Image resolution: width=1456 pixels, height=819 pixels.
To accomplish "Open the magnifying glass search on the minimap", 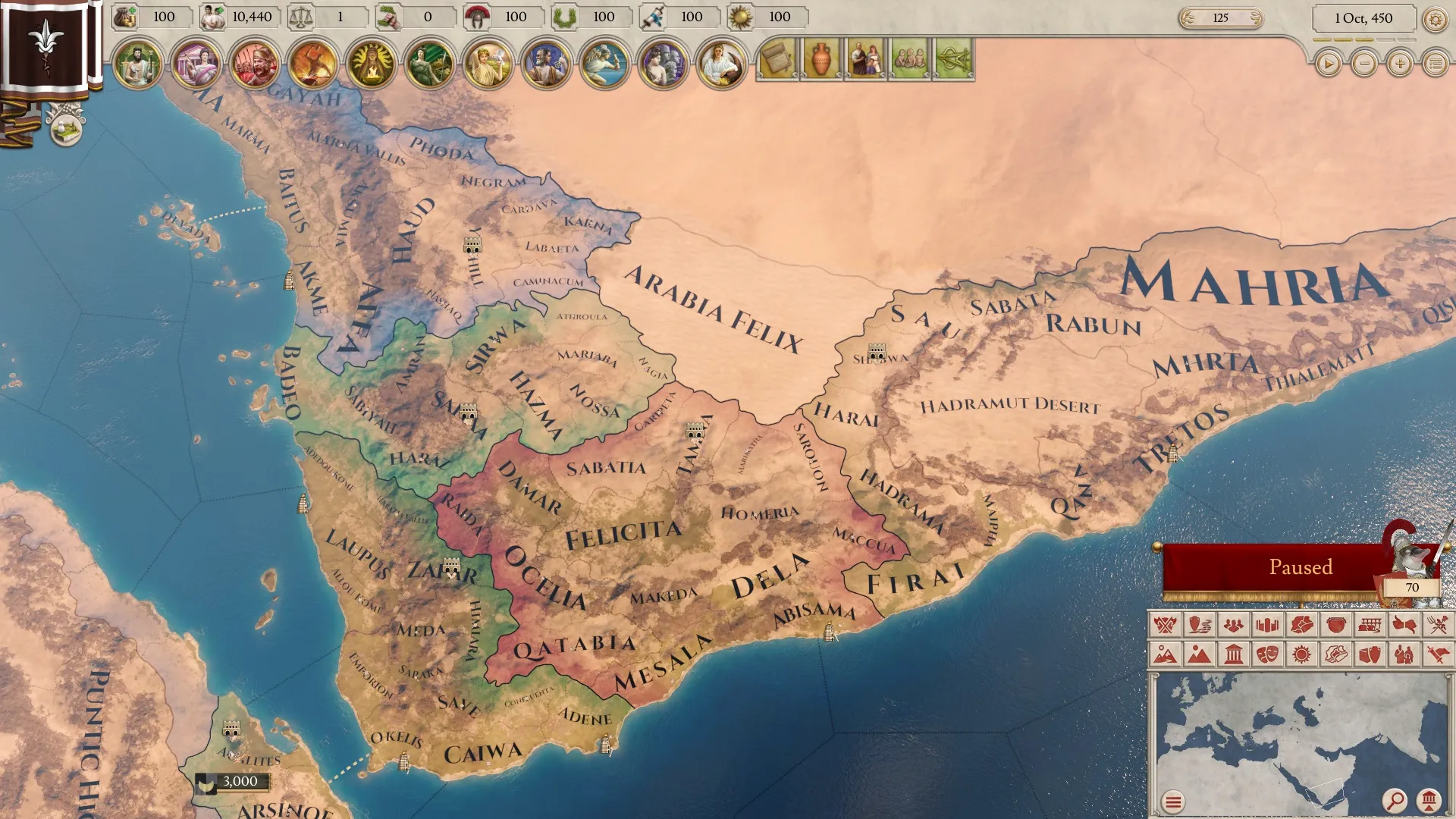I will [1394, 799].
